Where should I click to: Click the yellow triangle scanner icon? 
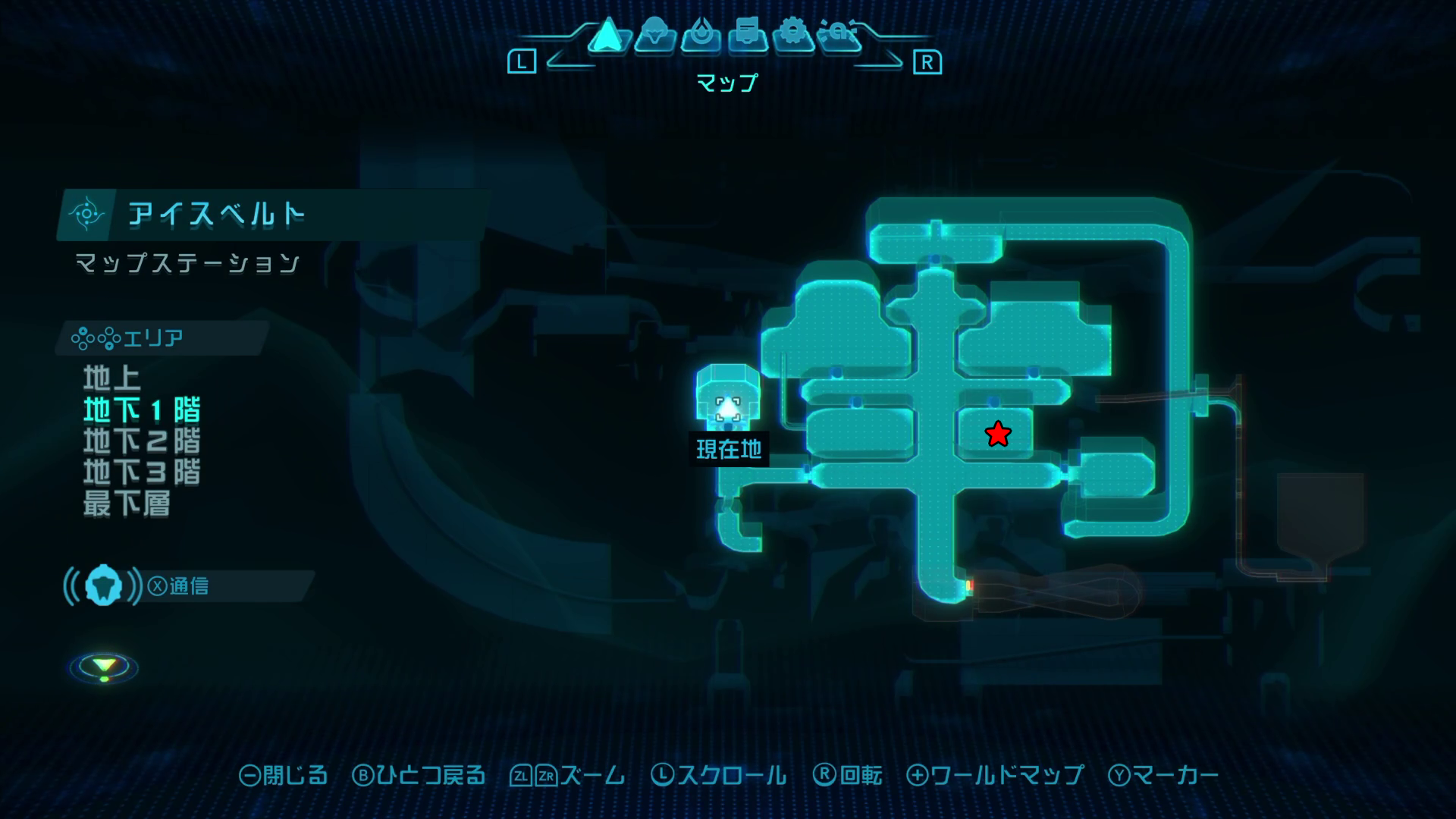(104, 667)
